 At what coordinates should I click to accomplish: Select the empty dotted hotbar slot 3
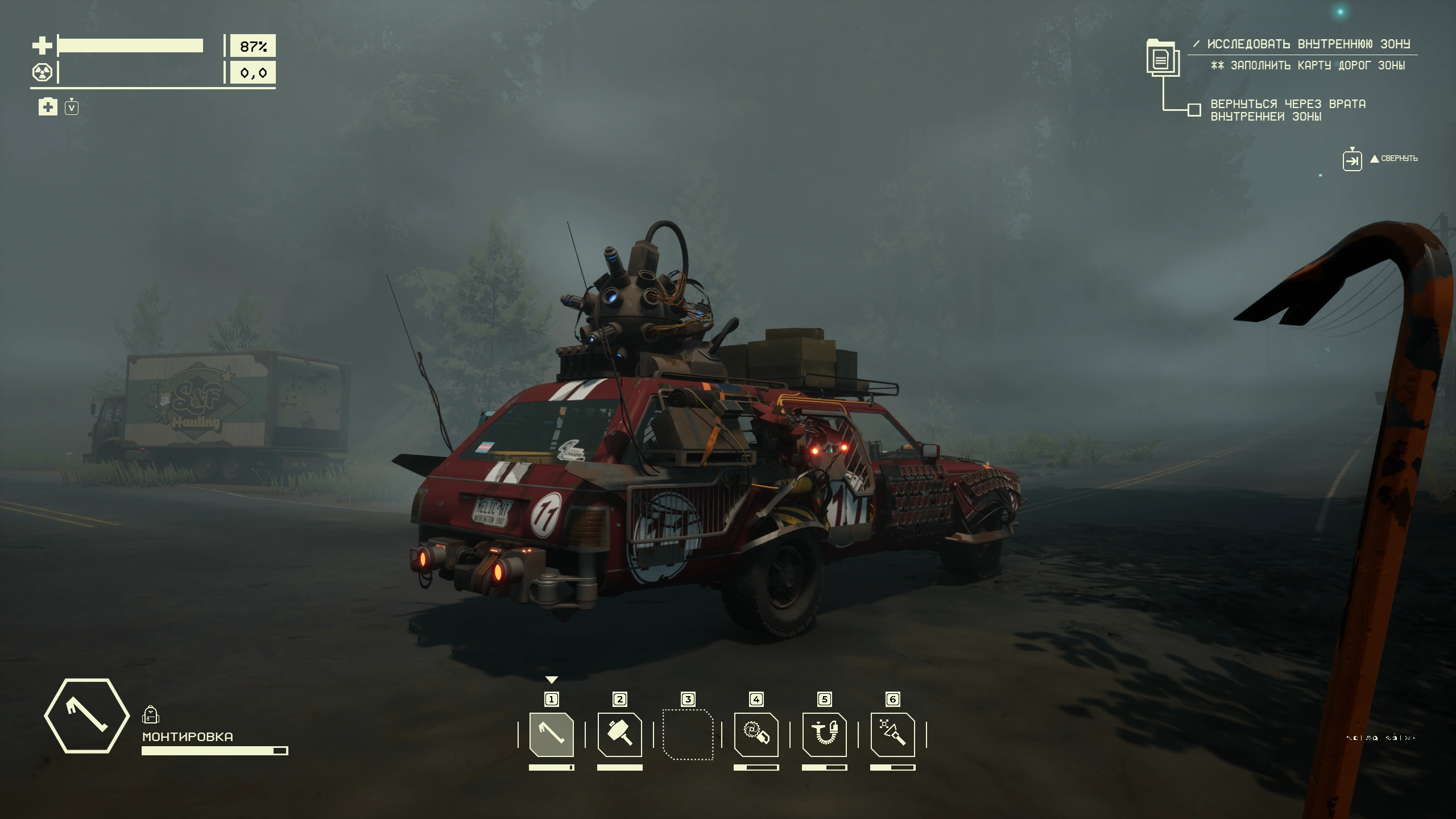pyautogui.click(x=688, y=734)
